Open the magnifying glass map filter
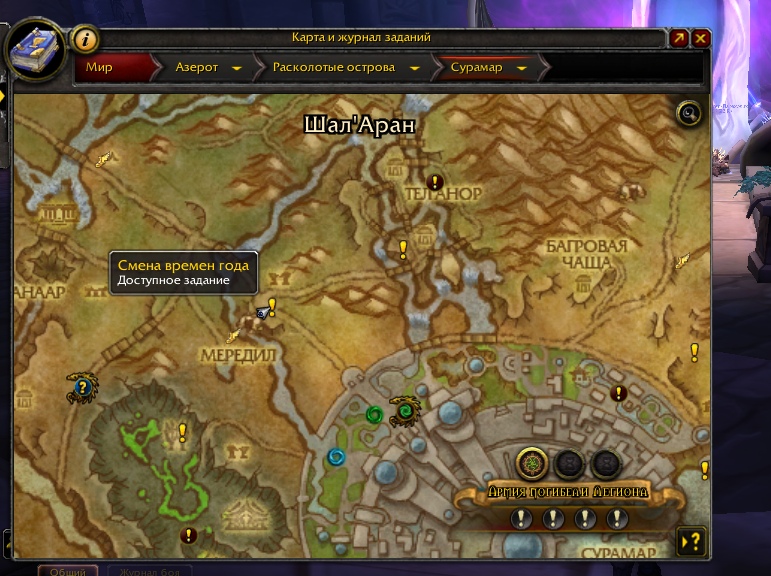The height and width of the screenshot is (576, 771). pos(688,113)
